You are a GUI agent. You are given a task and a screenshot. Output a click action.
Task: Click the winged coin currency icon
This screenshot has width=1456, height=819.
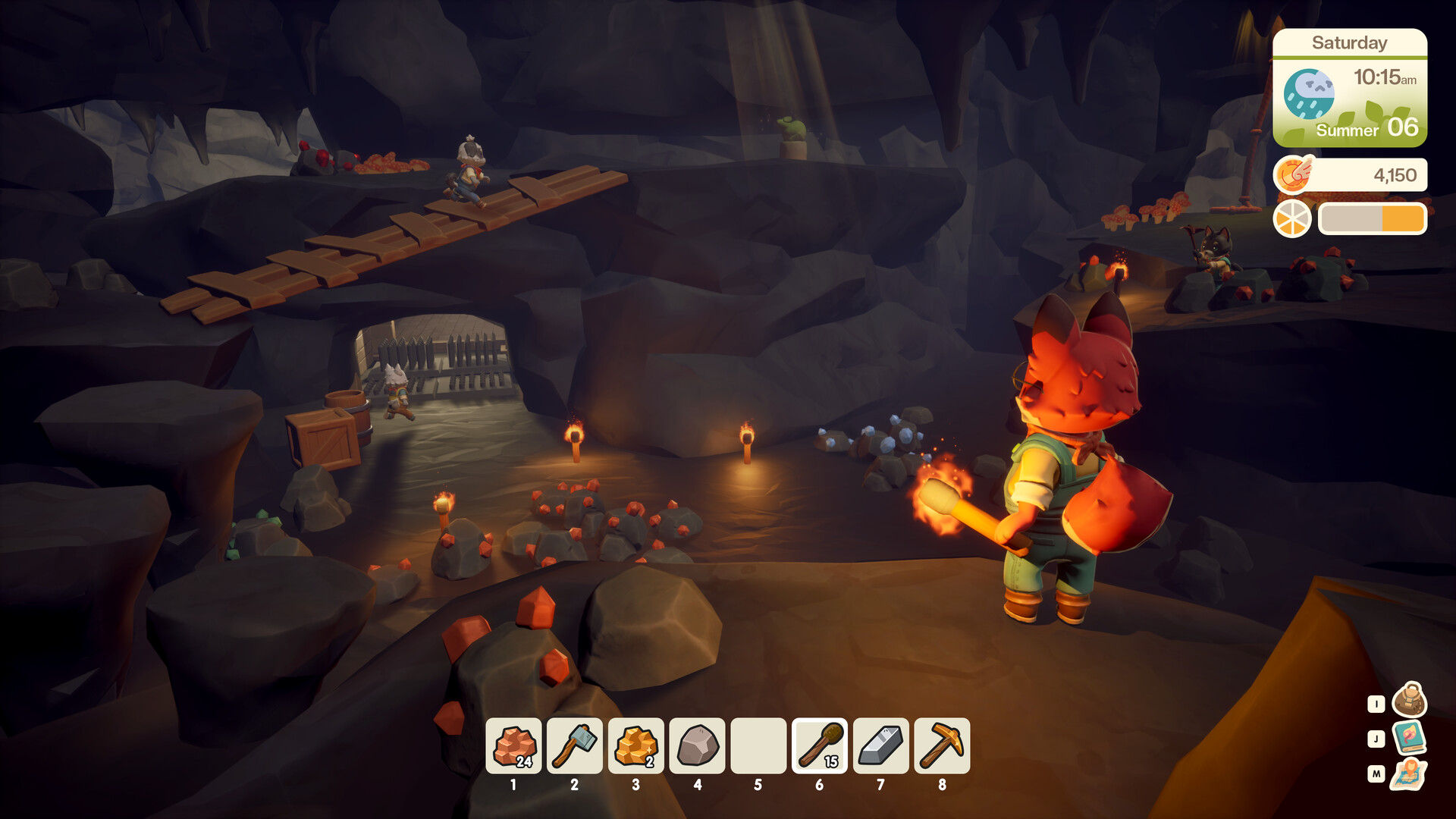[x=1294, y=174]
